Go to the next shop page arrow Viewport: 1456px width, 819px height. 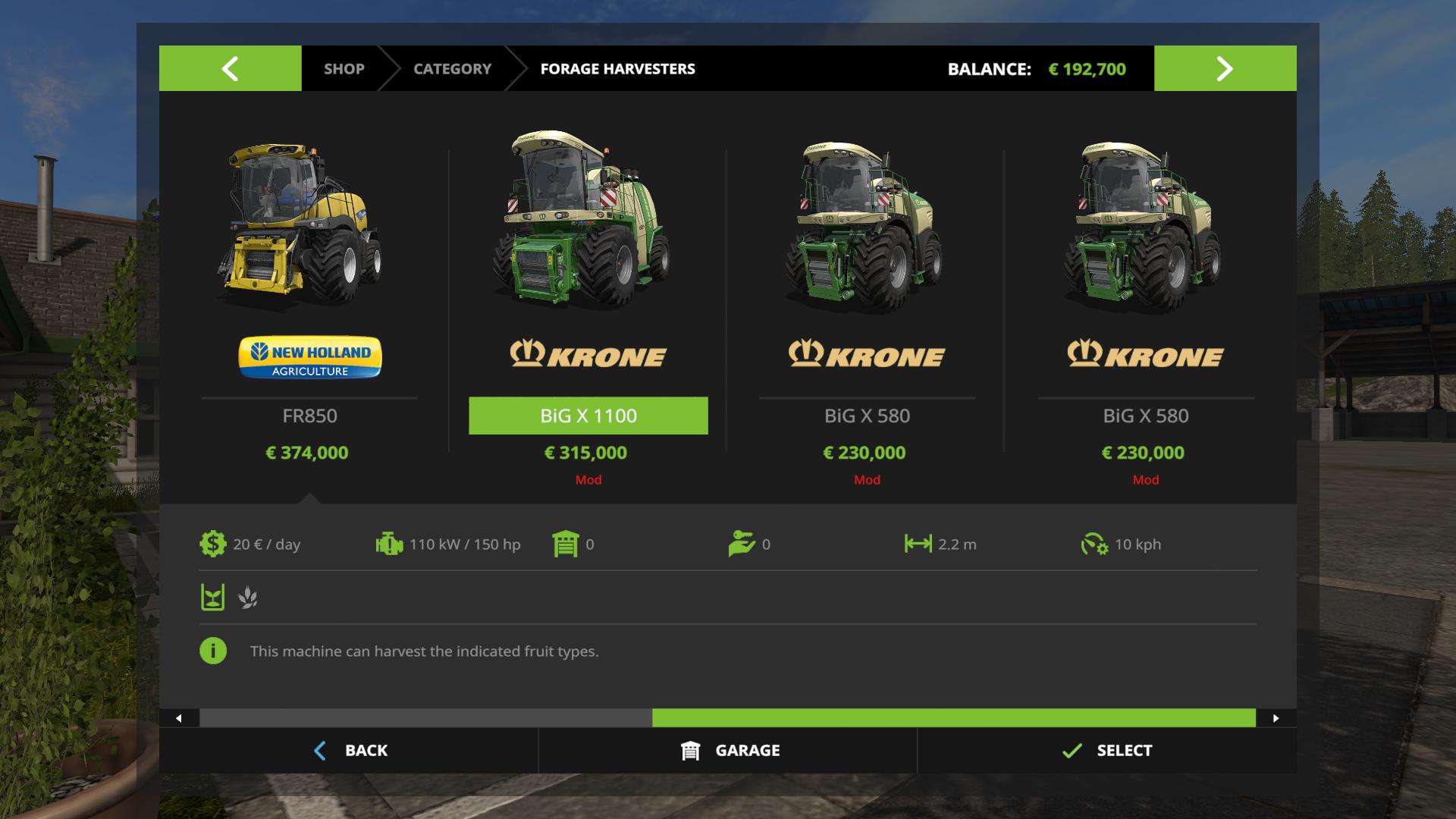[x=1225, y=68]
